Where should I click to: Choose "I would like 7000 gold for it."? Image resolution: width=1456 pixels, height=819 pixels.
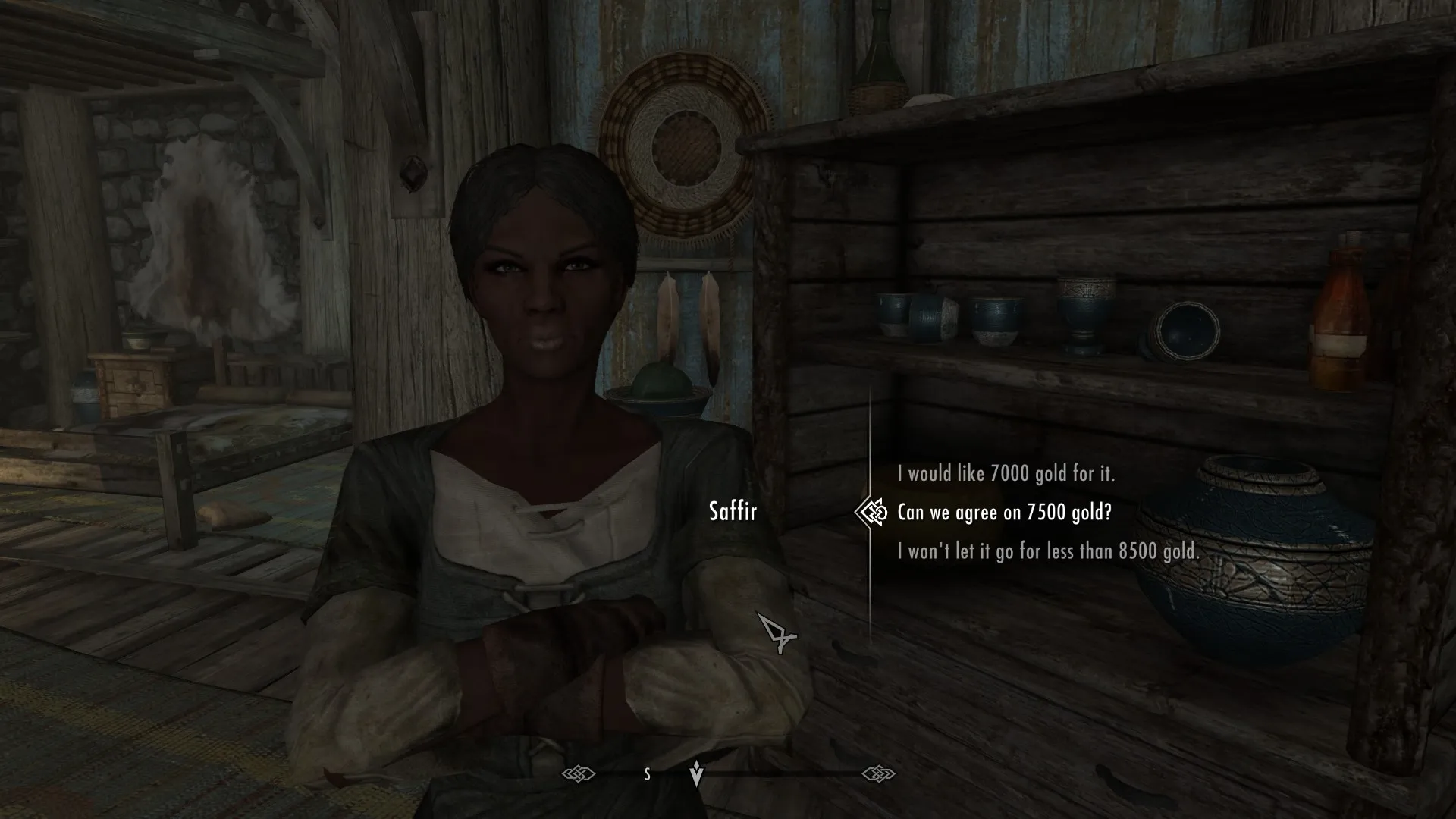pos(1006,474)
